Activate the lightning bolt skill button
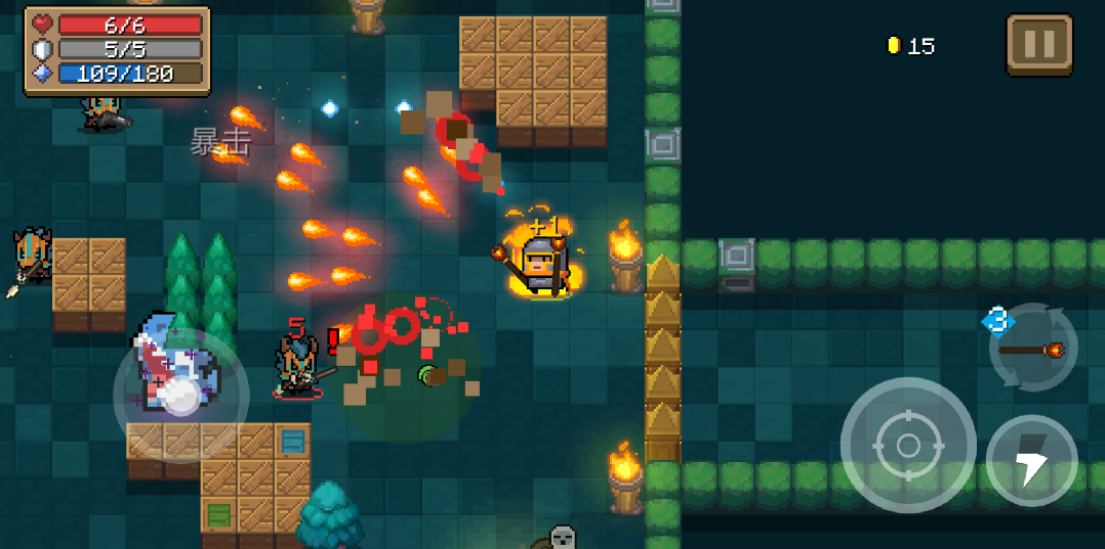Viewport: 1105px width, 549px height. [1031, 461]
